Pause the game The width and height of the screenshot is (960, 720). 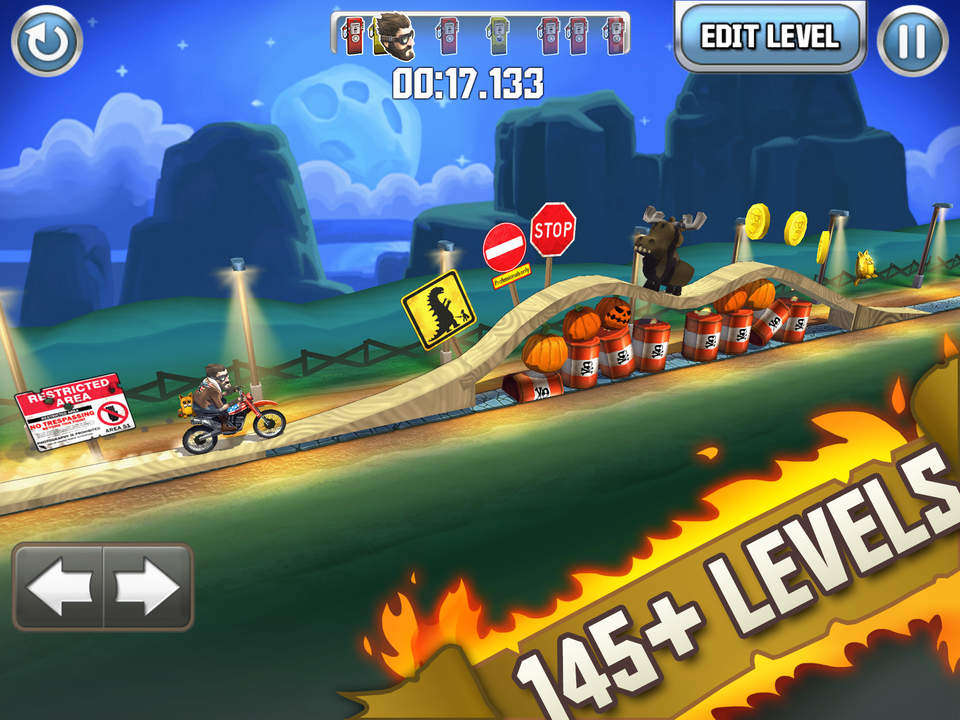[912, 41]
